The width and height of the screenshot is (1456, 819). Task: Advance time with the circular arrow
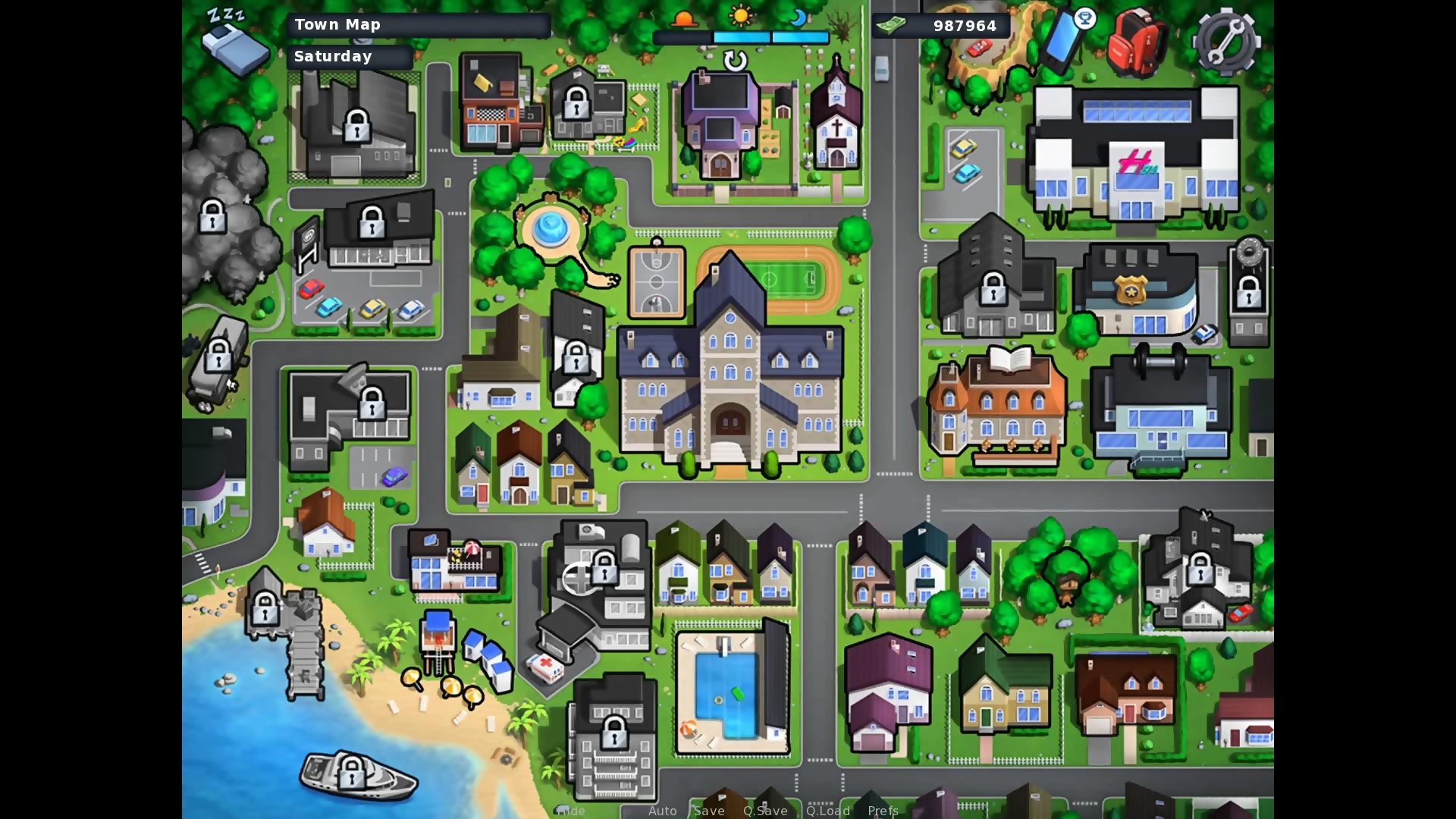click(x=735, y=61)
